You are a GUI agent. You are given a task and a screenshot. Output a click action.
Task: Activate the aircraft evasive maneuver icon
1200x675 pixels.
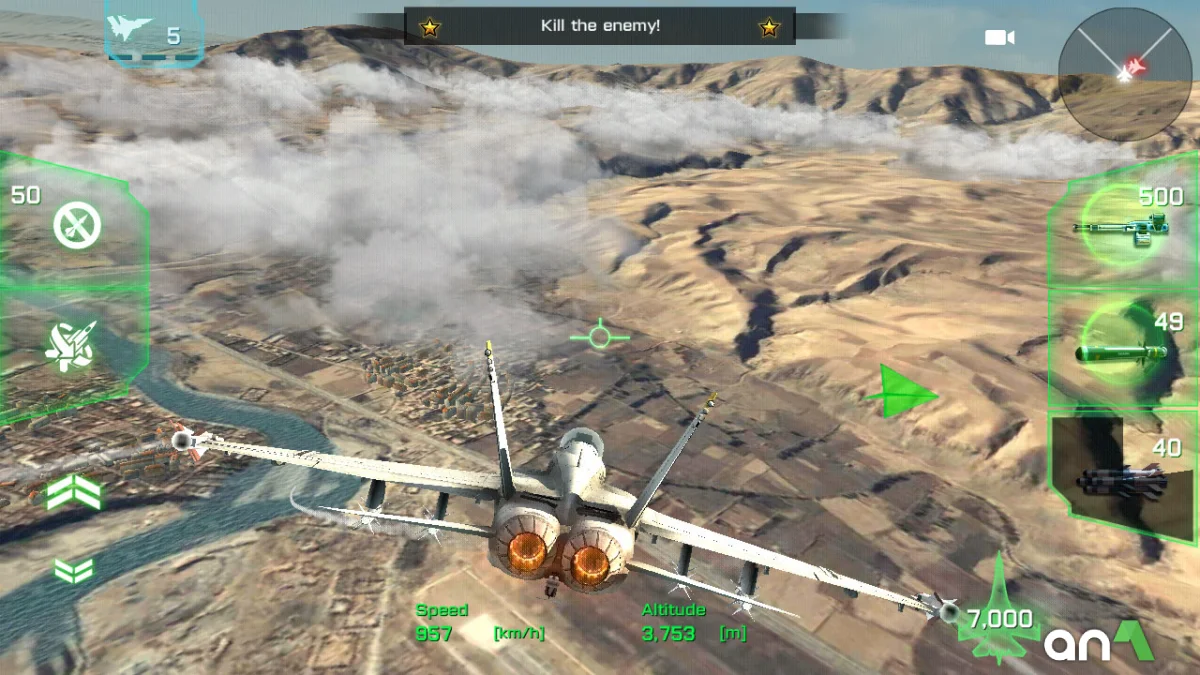(x=72, y=346)
